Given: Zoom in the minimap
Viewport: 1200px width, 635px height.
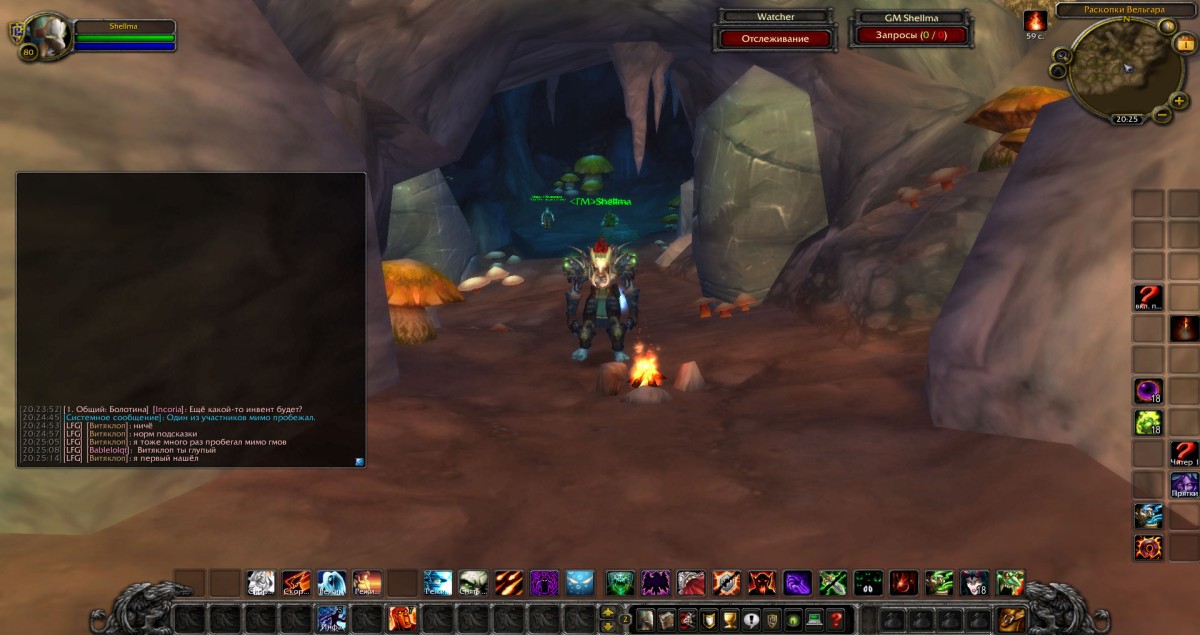Looking at the screenshot, I should click(x=1179, y=100).
